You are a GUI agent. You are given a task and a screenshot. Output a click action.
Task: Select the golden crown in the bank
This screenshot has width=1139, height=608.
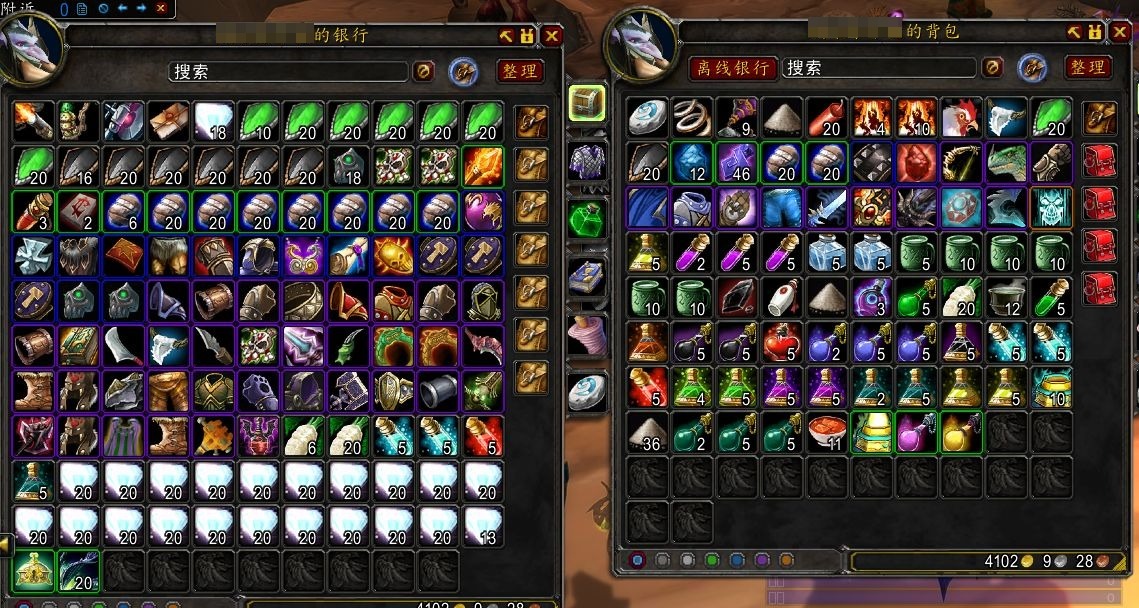(35, 571)
